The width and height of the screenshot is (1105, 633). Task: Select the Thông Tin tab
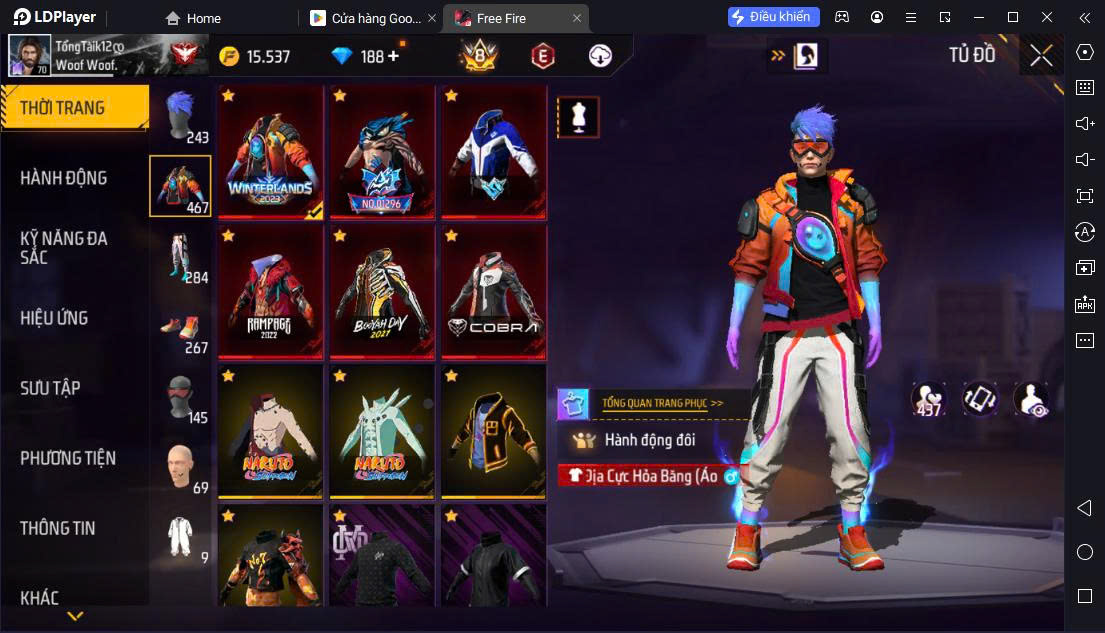[x=58, y=528]
